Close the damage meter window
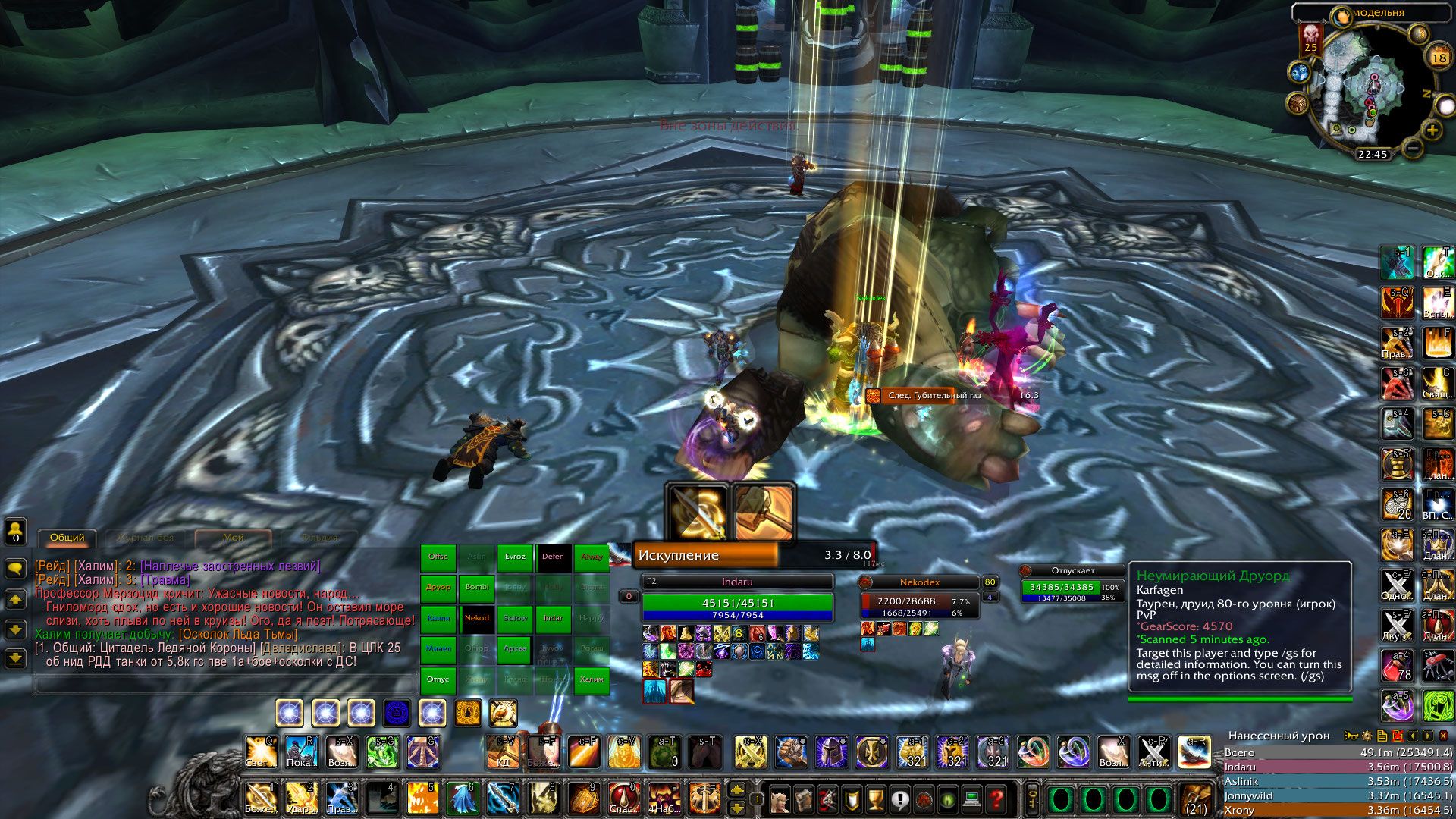 (1443, 736)
